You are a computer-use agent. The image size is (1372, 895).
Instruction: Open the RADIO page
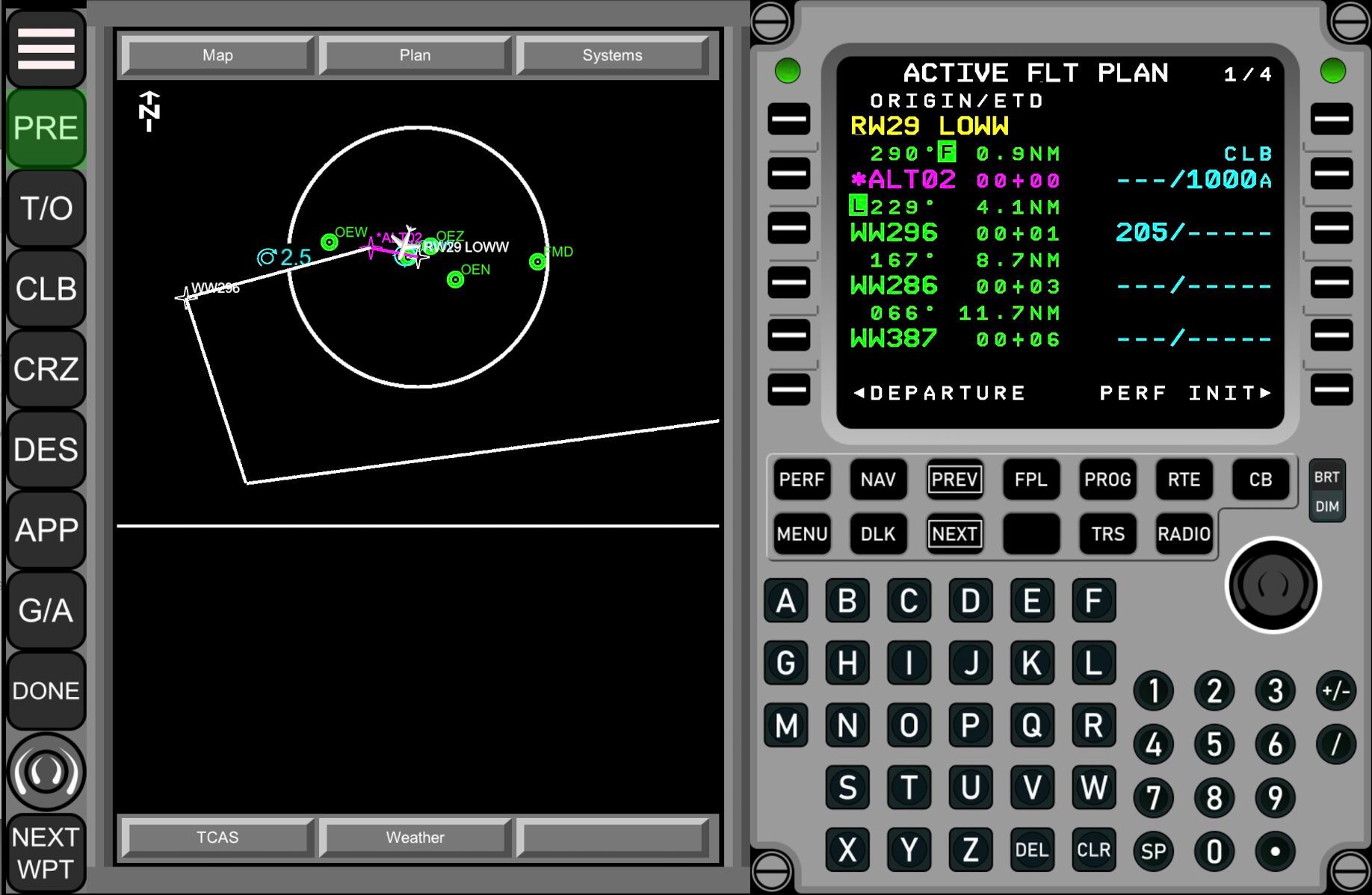point(1184,534)
